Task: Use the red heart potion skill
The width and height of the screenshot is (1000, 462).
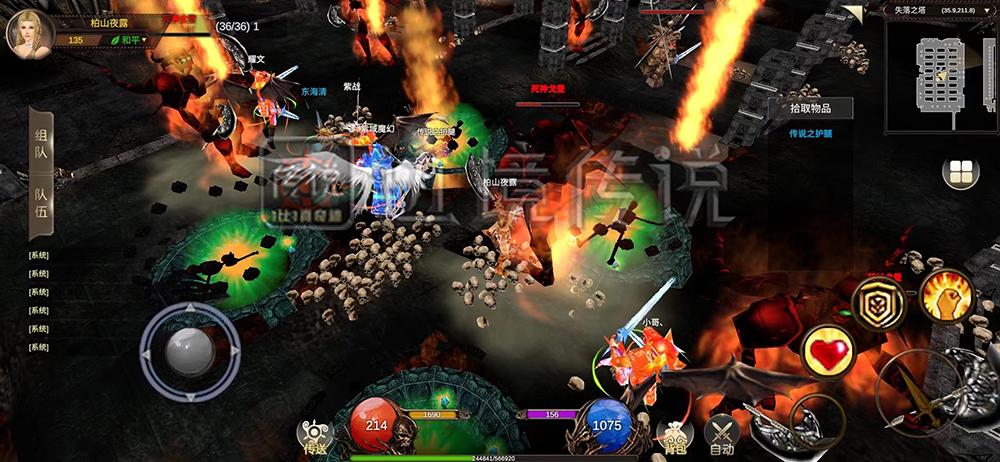Action: click(x=829, y=352)
